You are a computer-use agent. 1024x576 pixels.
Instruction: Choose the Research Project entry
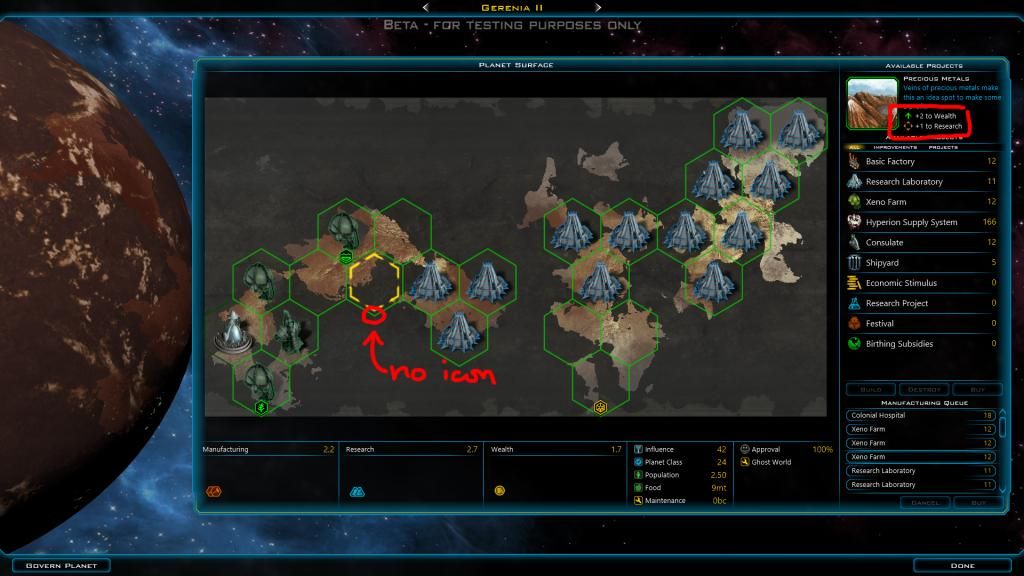[x=896, y=303]
